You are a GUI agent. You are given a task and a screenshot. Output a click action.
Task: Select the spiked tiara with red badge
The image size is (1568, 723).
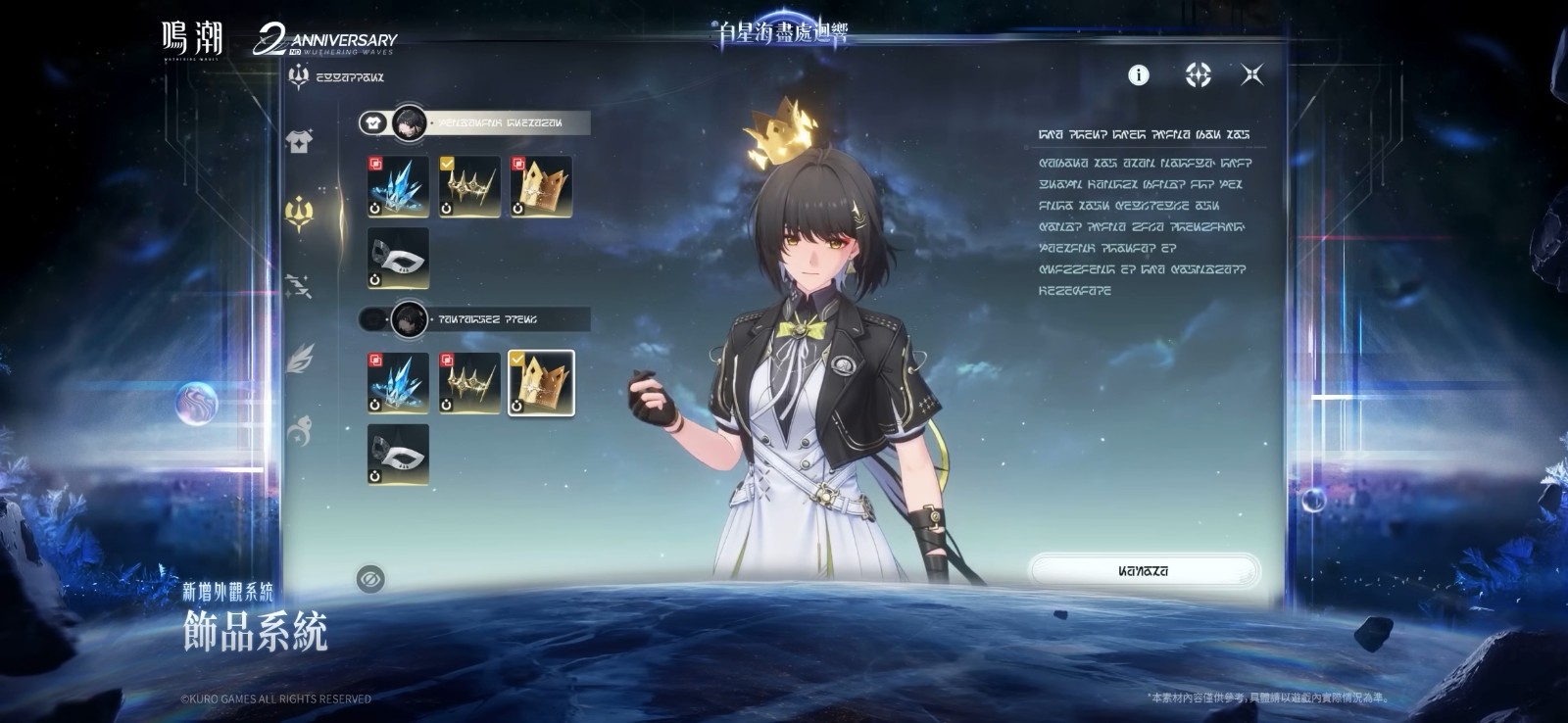point(469,383)
